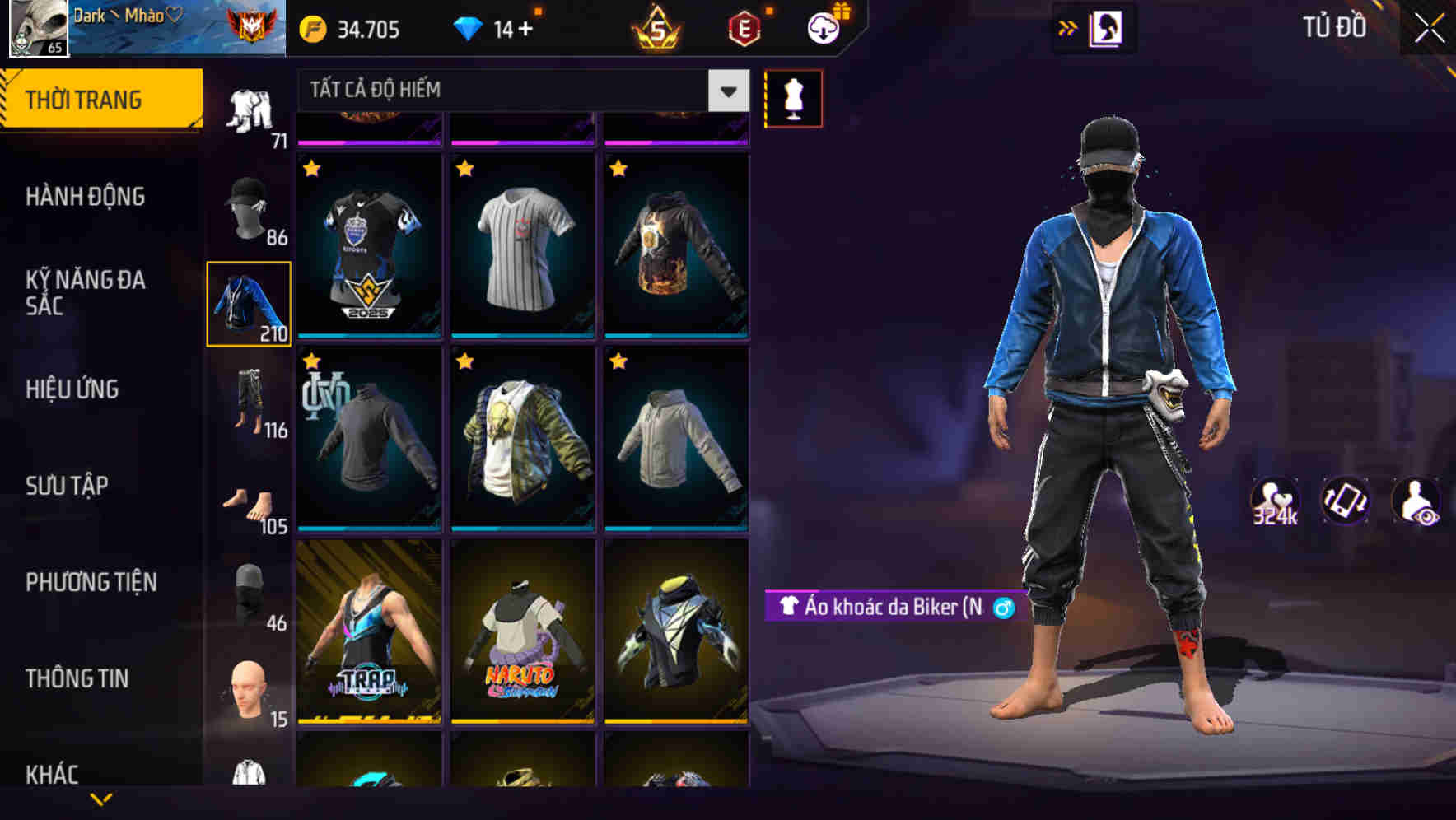The image size is (1456, 820).
Task: Toggle the star on the striped shirt
Action: 464,168
